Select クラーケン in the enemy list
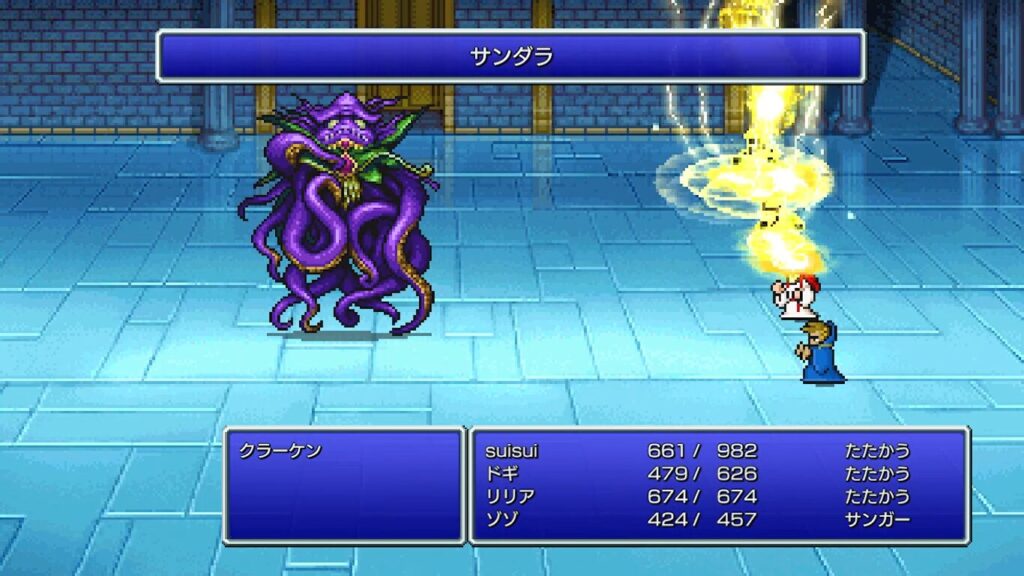The image size is (1024, 576). tap(281, 451)
